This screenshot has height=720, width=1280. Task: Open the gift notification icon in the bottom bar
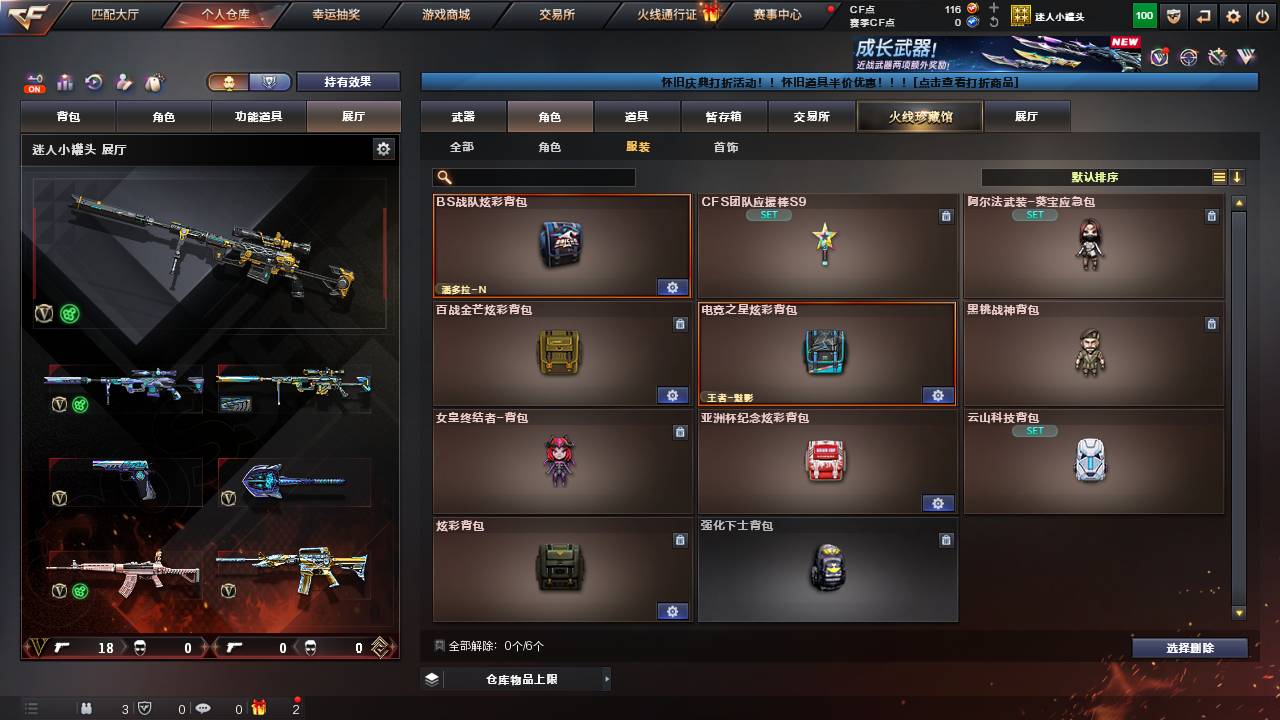click(258, 709)
